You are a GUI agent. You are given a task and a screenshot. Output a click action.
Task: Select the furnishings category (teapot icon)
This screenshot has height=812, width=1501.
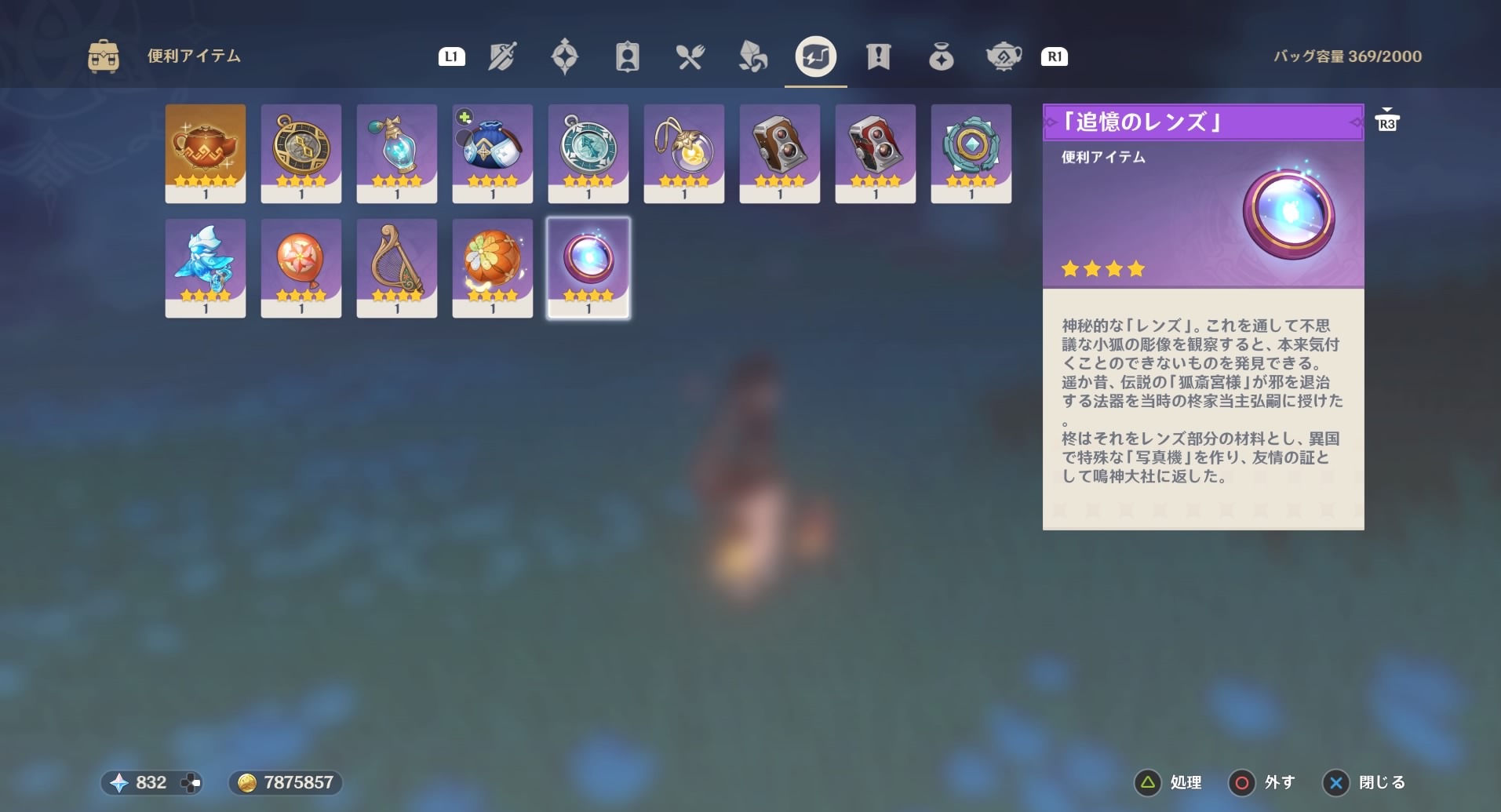(1005, 56)
